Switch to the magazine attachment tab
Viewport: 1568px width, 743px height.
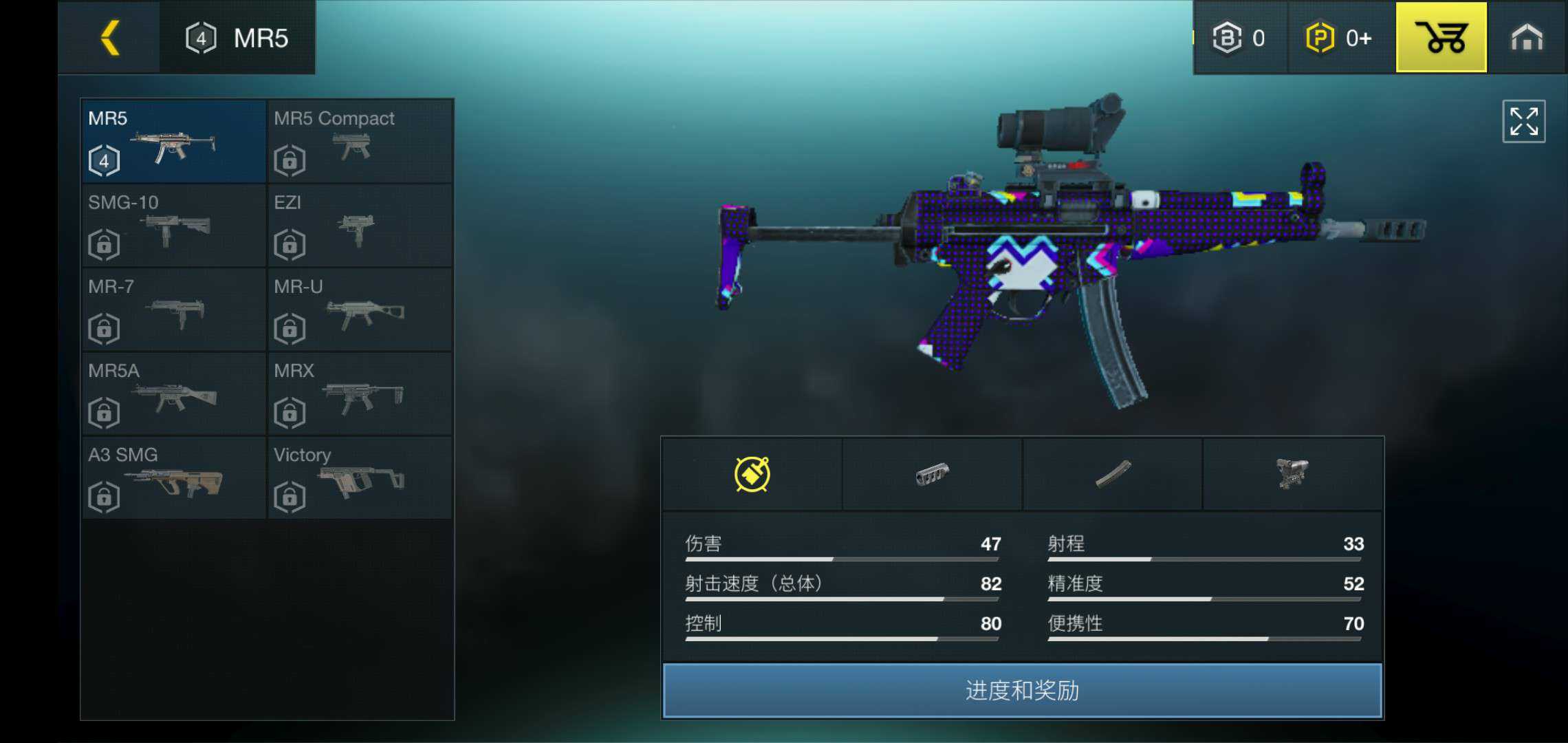coord(1113,474)
